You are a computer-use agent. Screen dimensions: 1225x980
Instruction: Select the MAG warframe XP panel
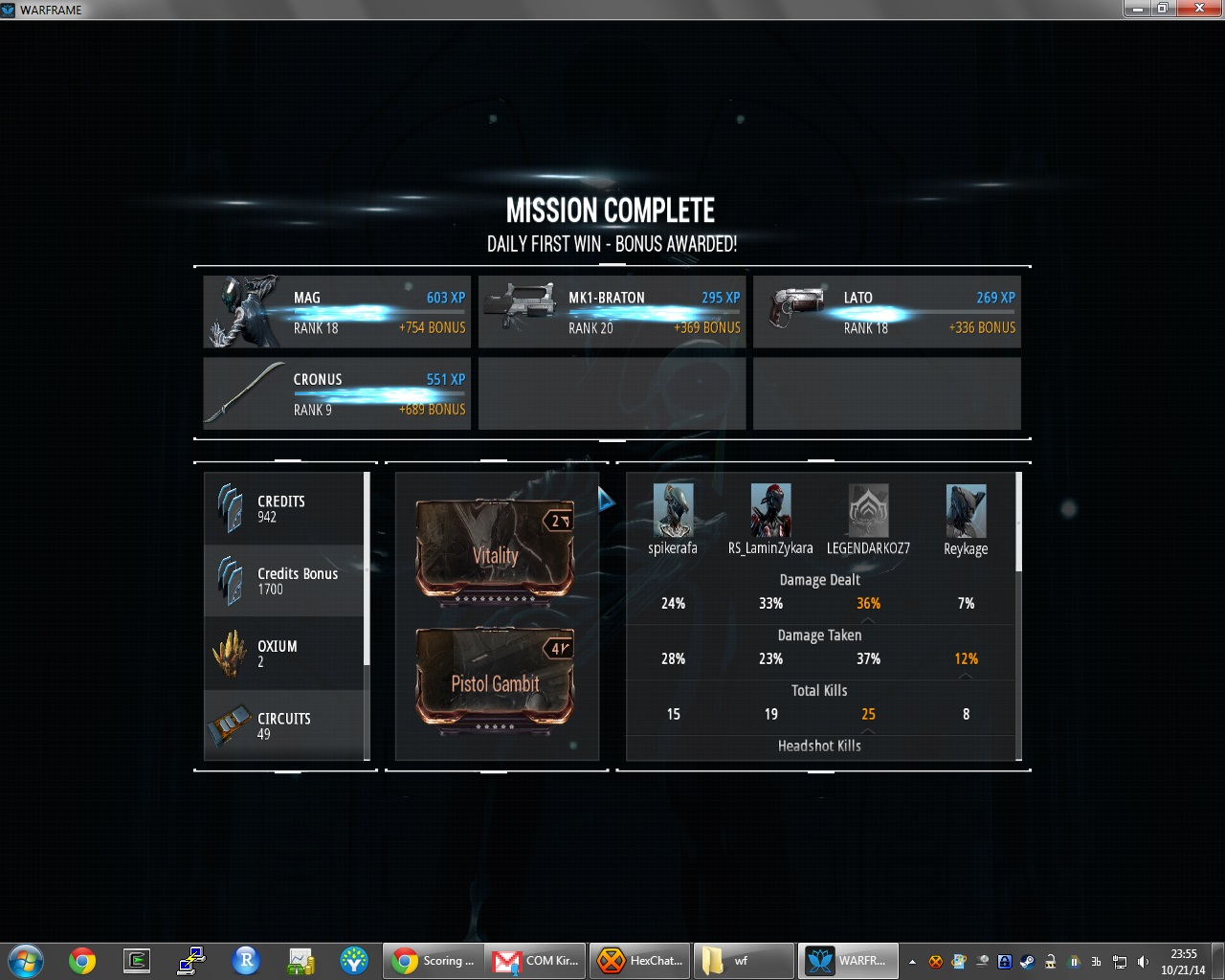336,312
